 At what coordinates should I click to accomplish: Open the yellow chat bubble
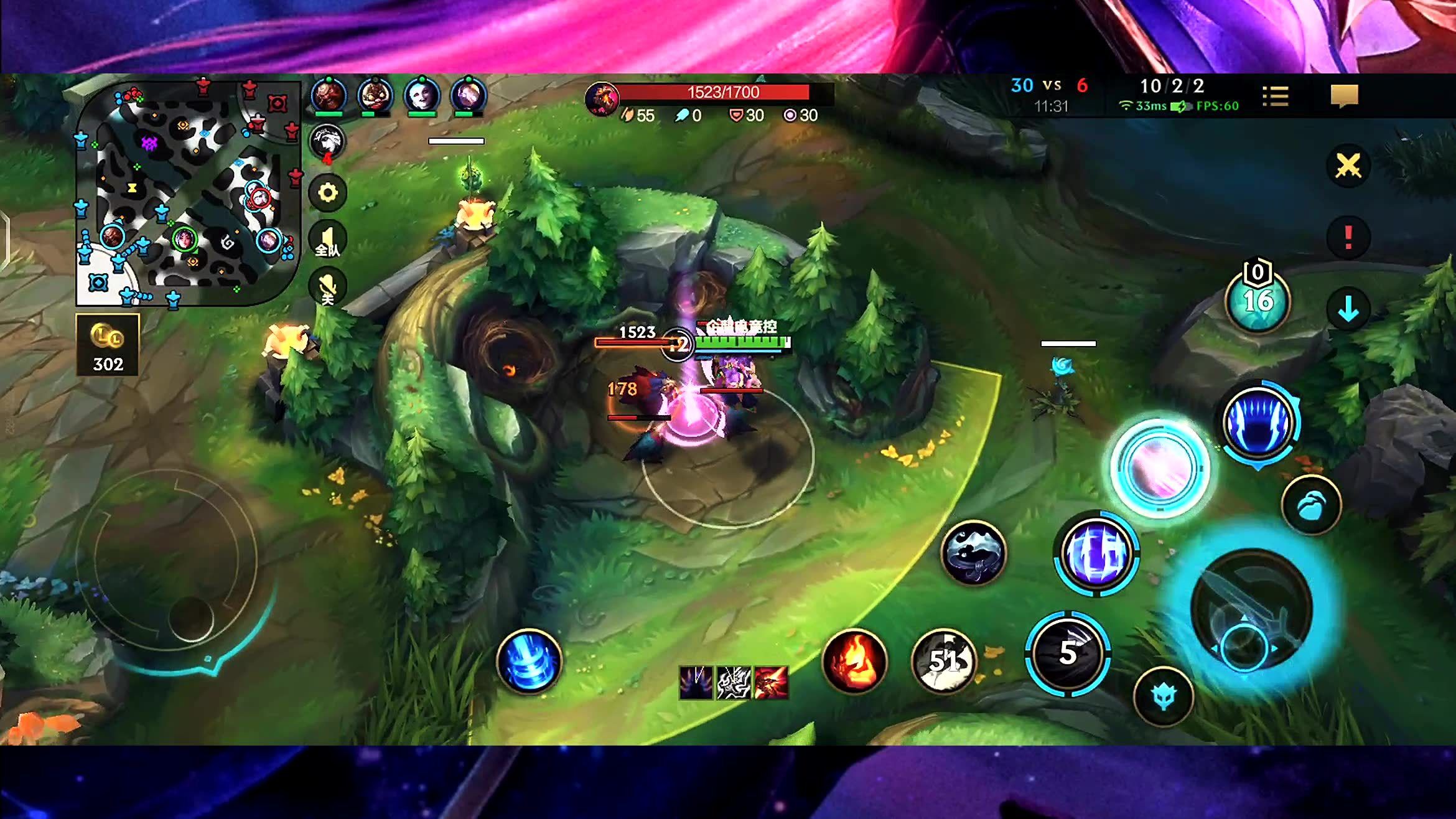click(x=1344, y=96)
